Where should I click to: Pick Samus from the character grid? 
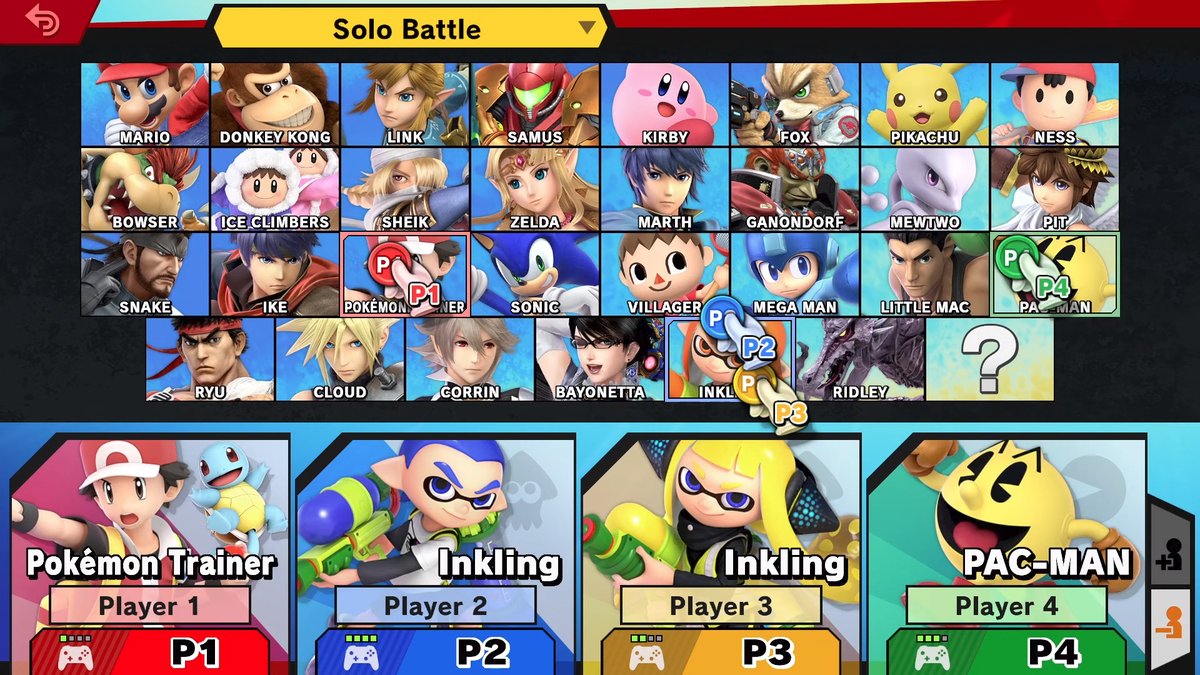[x=535, y=104]
